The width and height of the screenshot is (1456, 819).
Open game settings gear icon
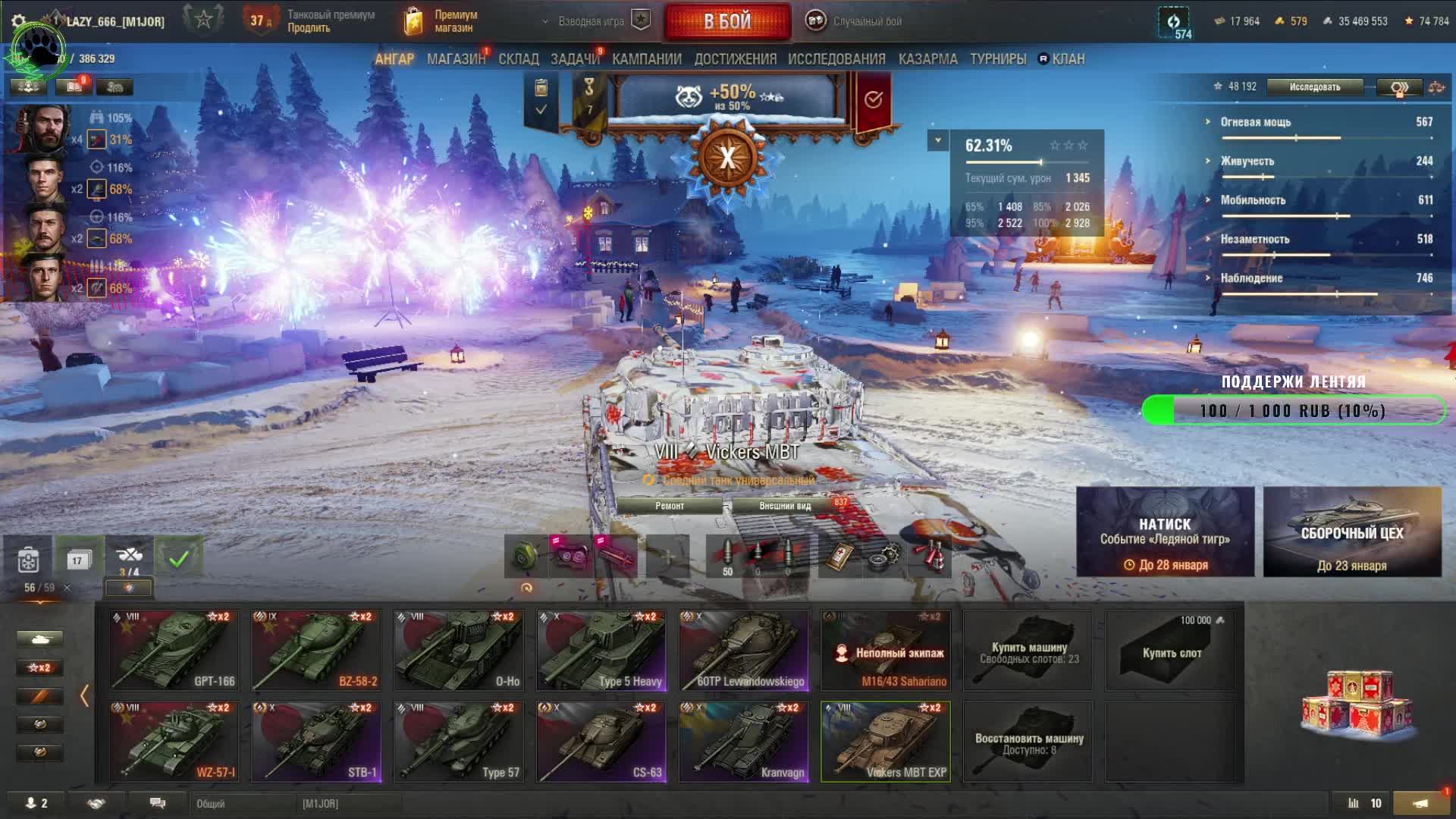click(19, 21)
